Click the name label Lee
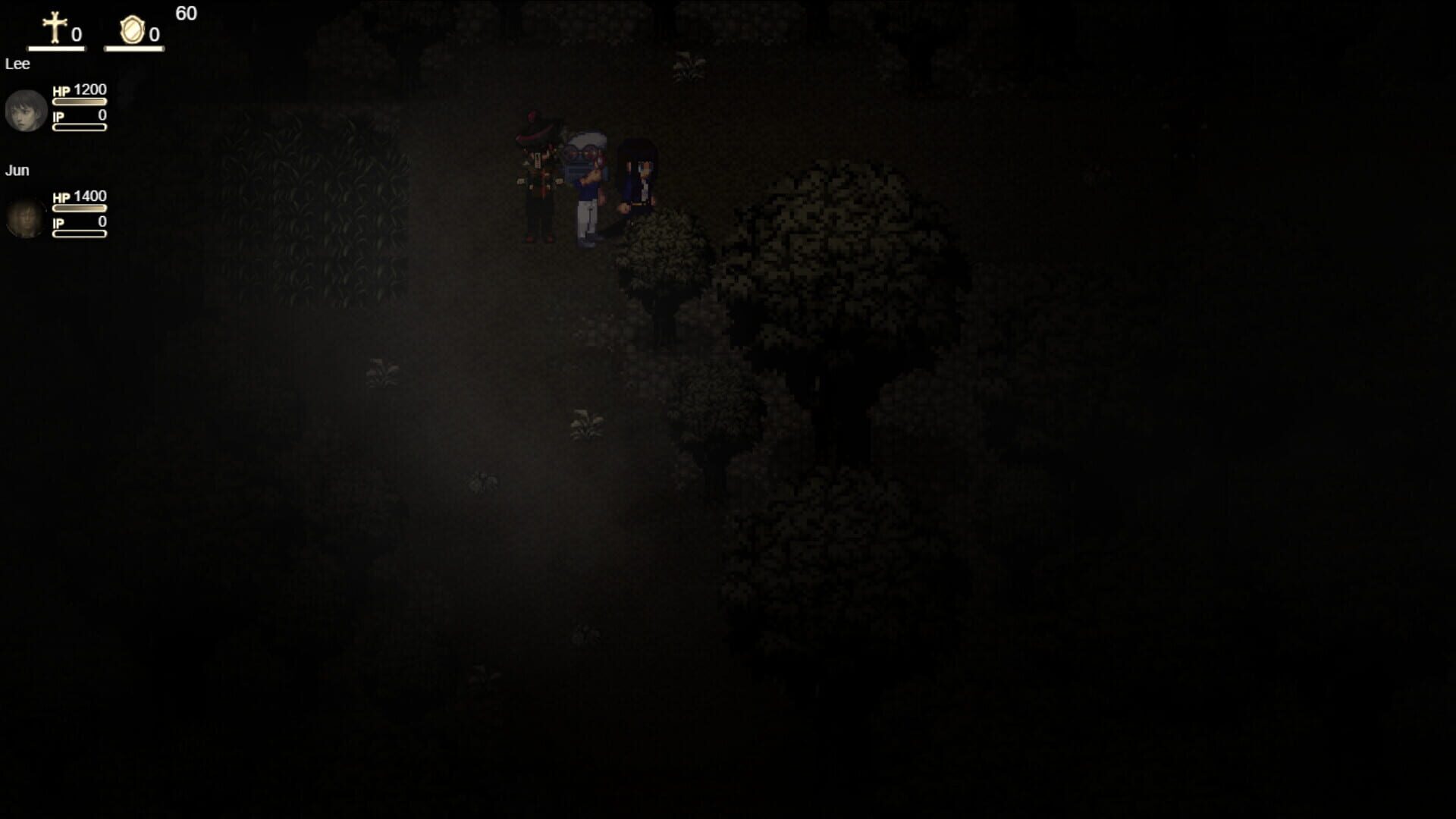Screen dimensions: 1456x819 tap(17, 64)
